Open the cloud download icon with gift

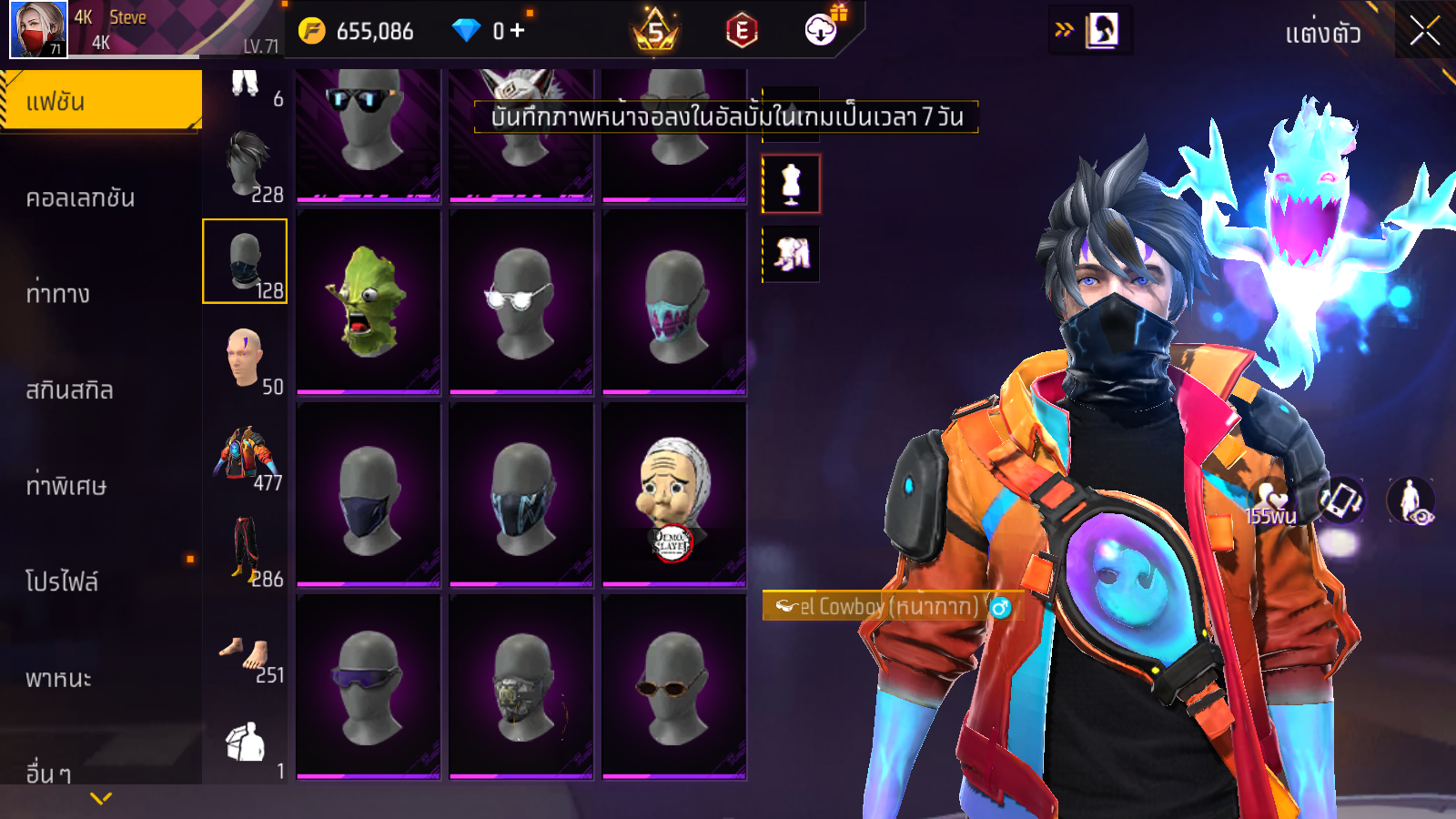[822, 30]
